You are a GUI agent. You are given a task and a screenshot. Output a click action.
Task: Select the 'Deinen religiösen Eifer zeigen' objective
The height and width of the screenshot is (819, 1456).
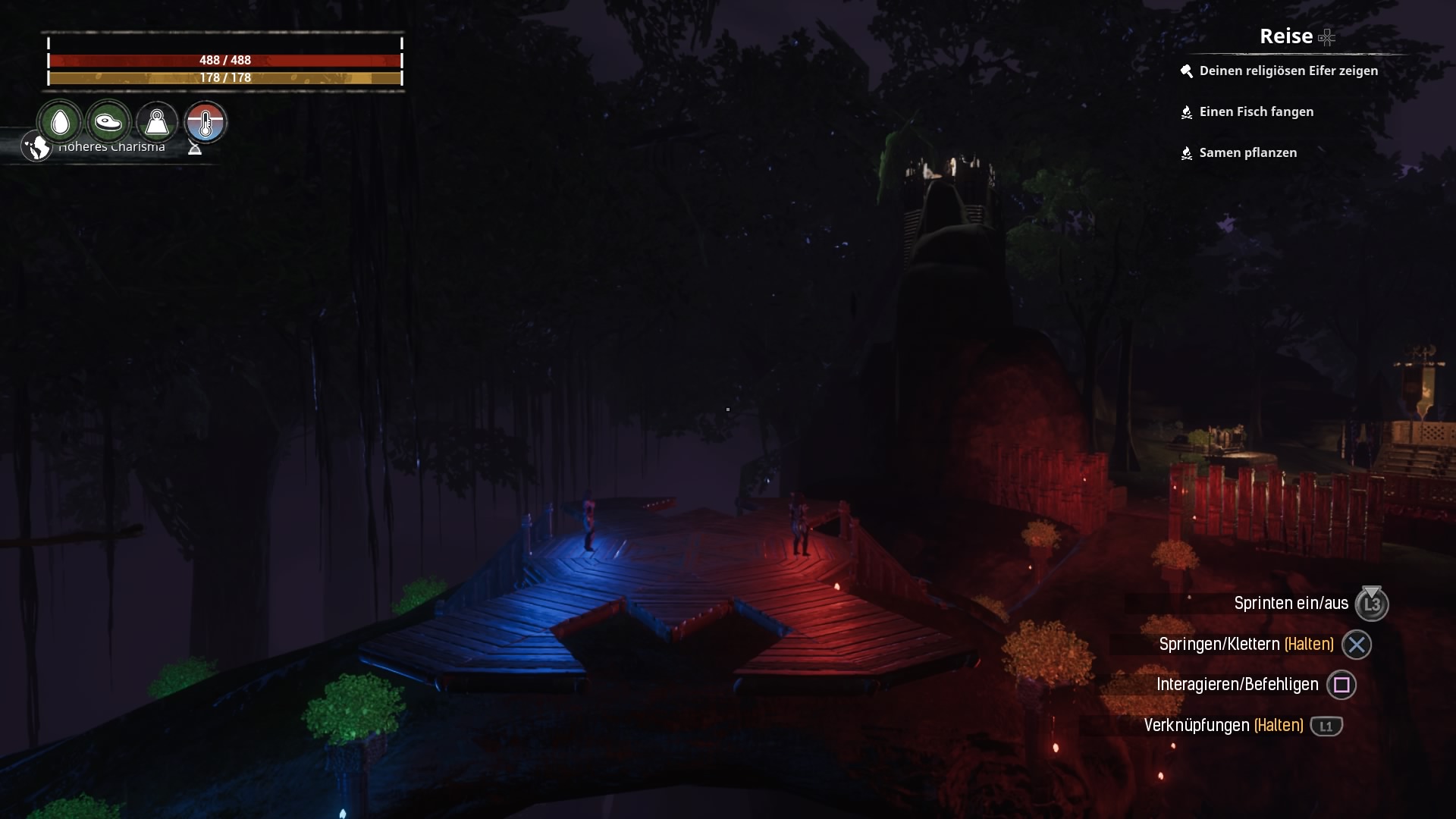(1288, 71)
